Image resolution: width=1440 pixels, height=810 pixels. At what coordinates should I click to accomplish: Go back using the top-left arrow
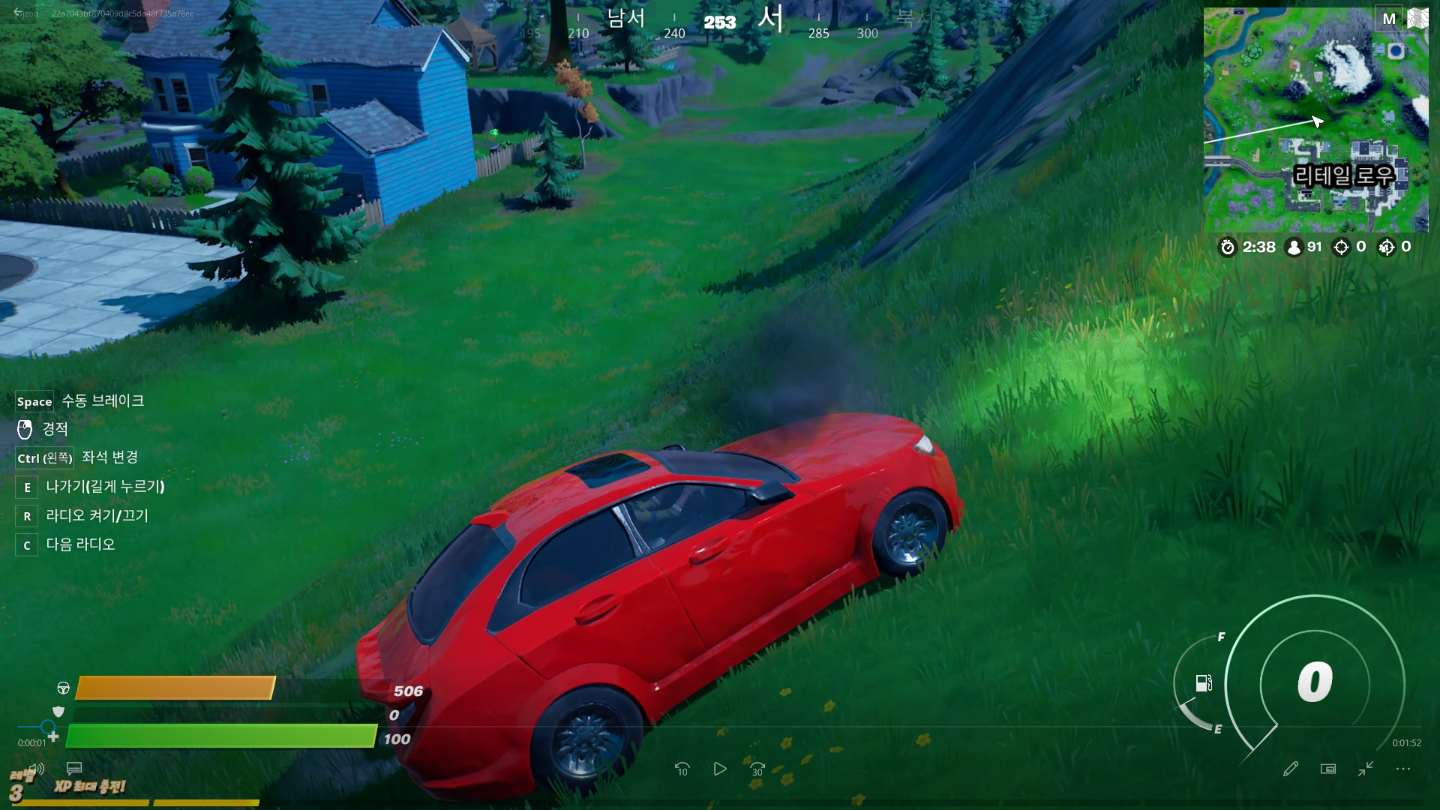tap(17, 12)
